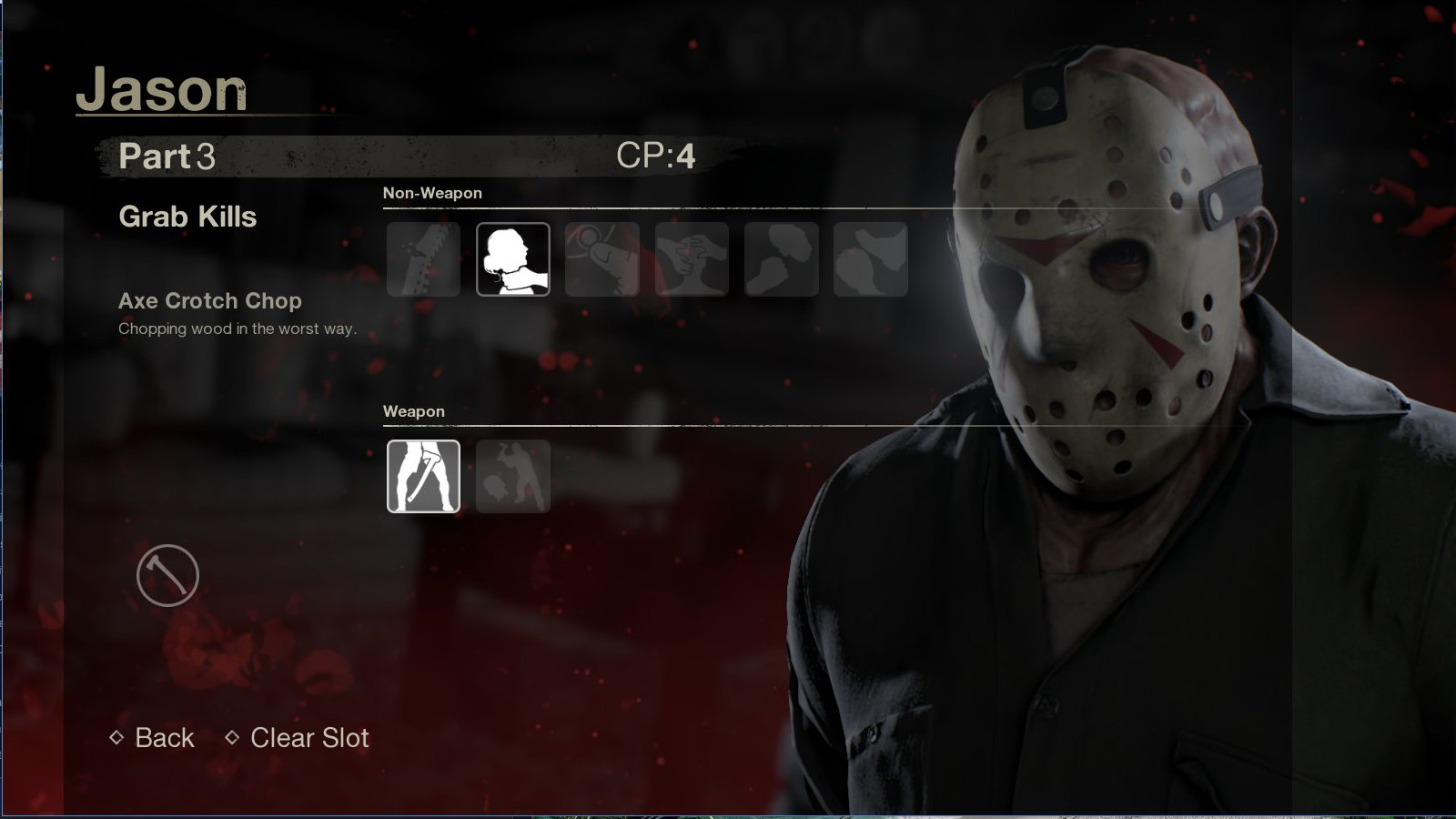
Task: Choose the eye gouge kill icon
Action: [602, 260]
